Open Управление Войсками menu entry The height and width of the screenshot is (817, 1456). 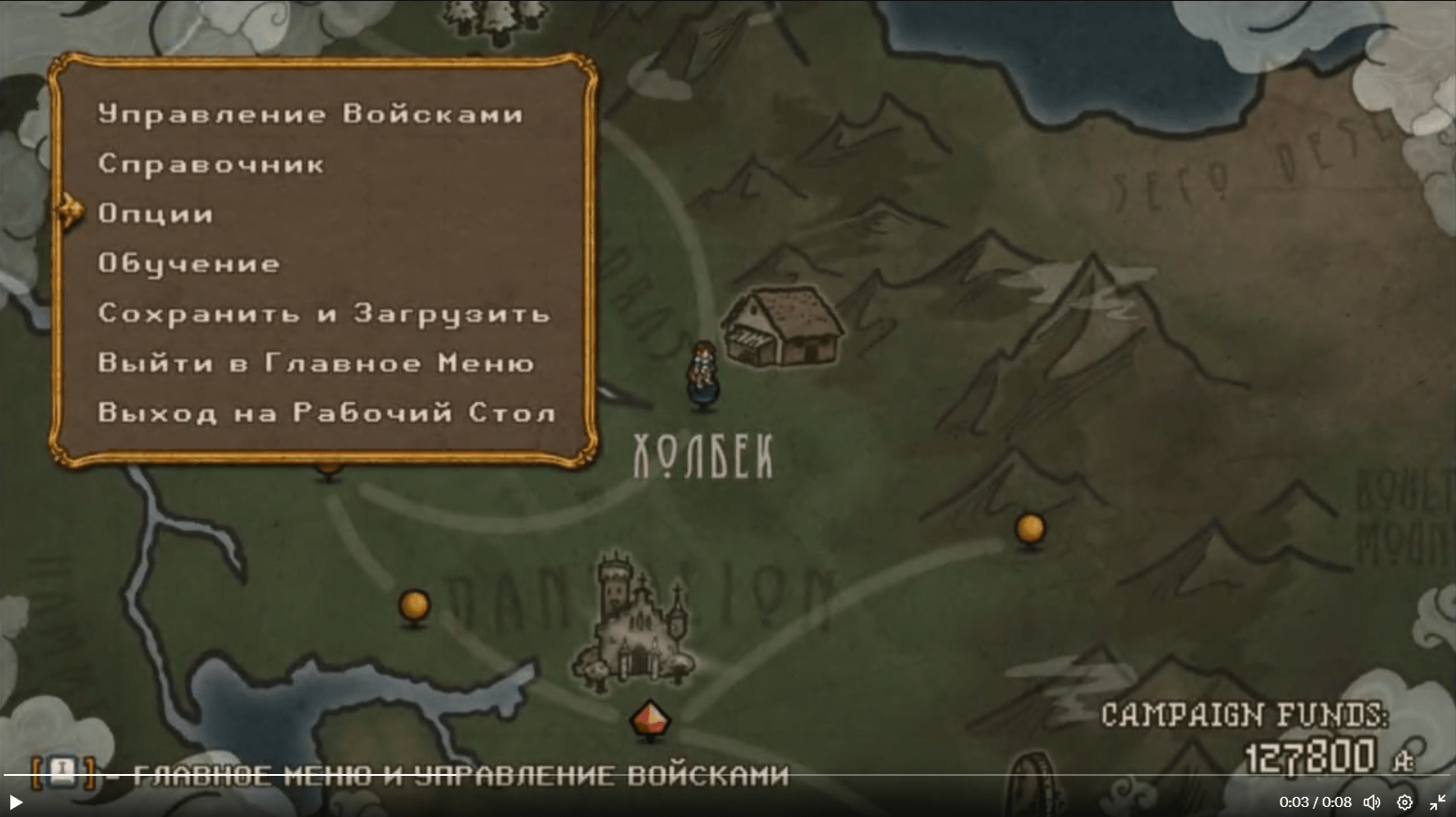click(310, 114)
